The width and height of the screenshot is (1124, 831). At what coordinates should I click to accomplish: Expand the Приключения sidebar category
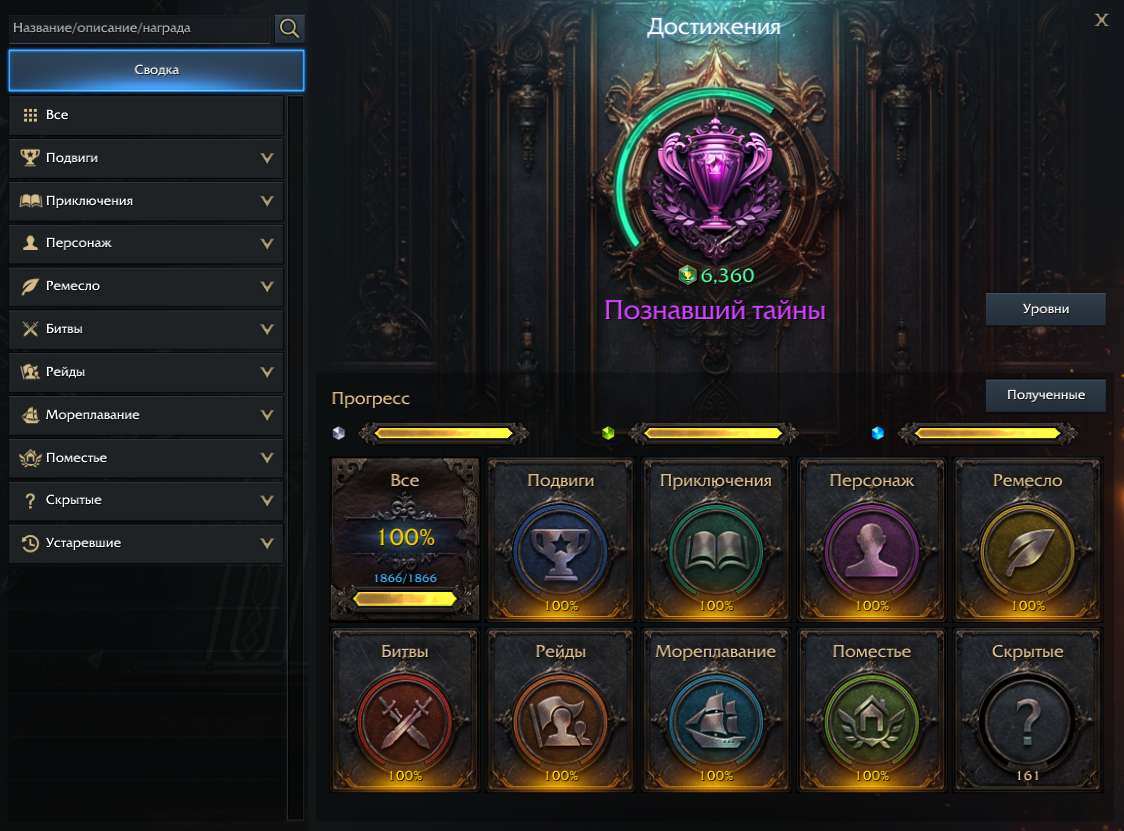tap(146, 201)
